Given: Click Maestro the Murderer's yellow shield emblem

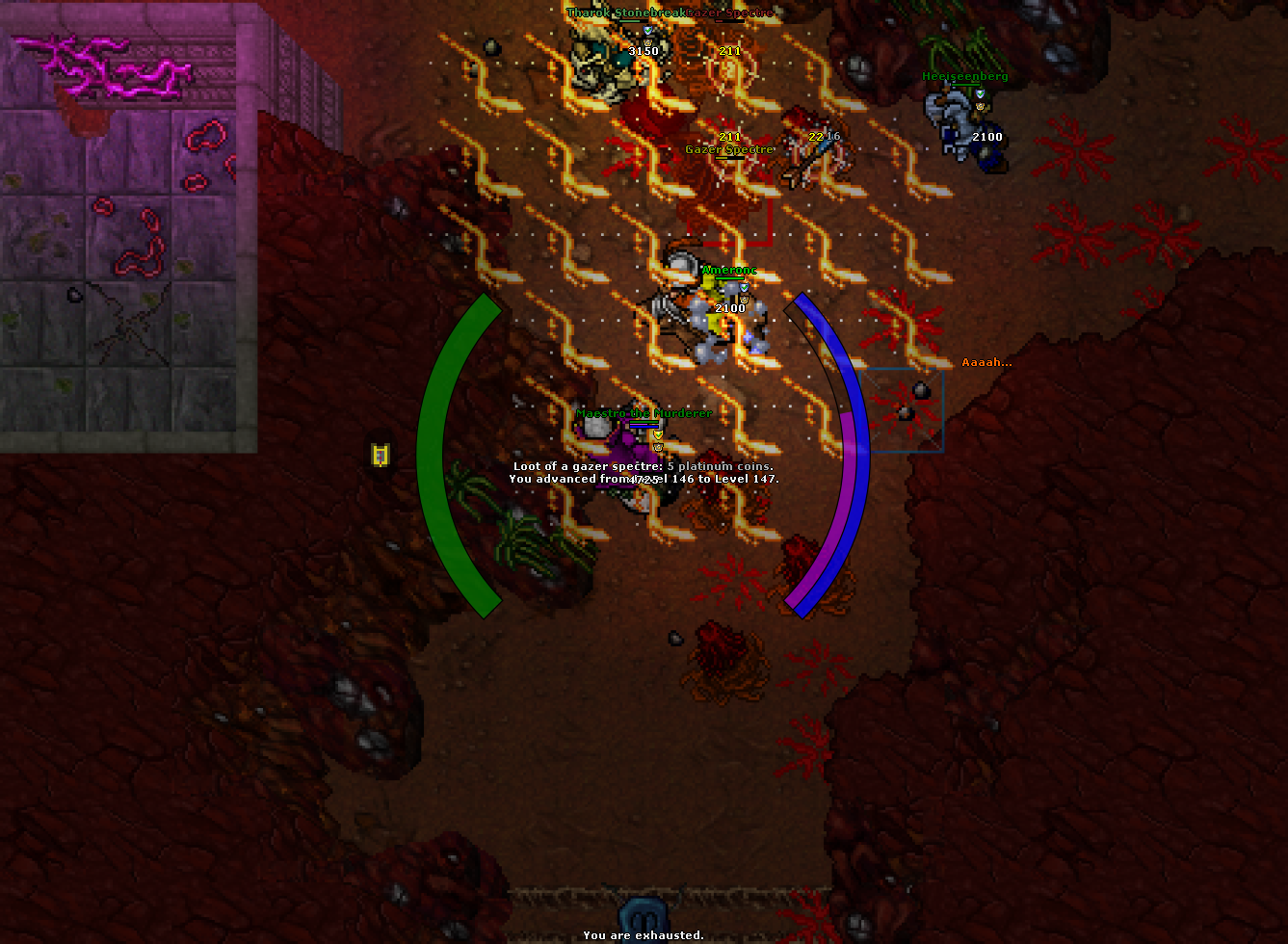Looking at the screenshot, I should [658, 434].
